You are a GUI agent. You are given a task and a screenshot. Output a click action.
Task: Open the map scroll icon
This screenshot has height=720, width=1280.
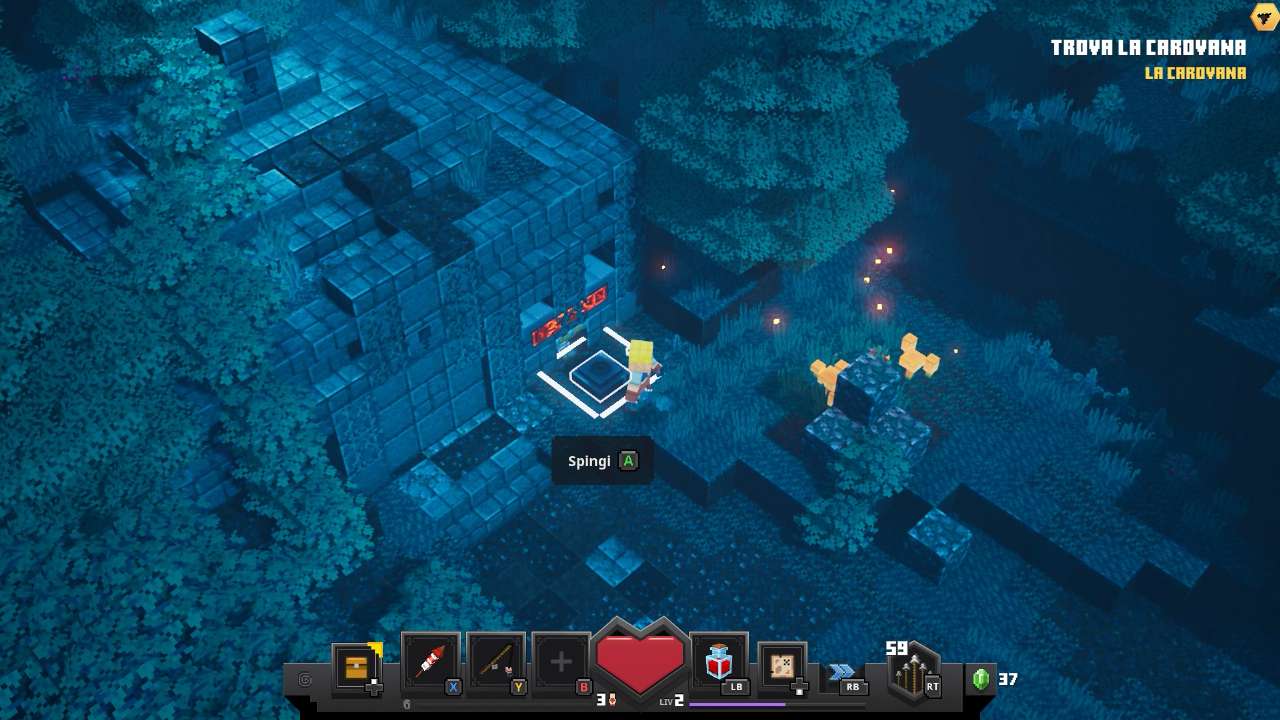click(782, 666)
